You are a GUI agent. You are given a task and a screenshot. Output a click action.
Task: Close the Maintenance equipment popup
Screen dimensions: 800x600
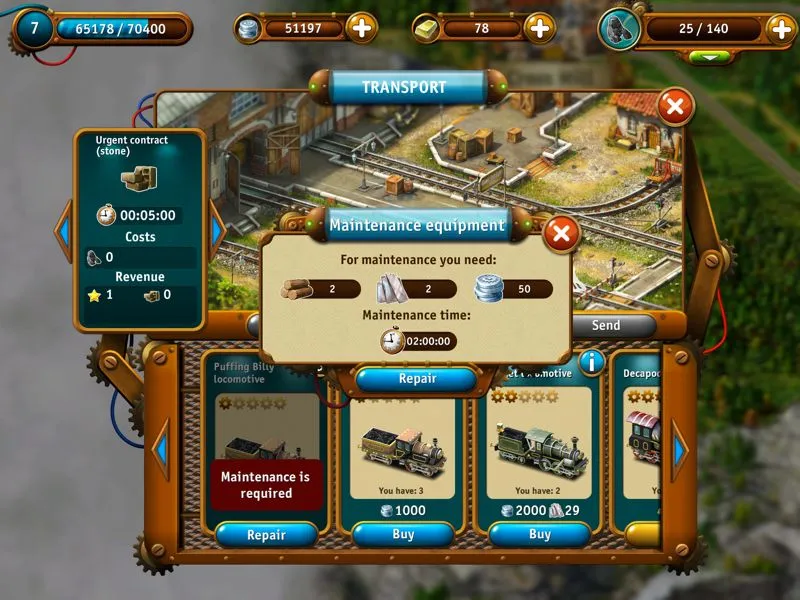pyautogui.click(x=562, y=234)
